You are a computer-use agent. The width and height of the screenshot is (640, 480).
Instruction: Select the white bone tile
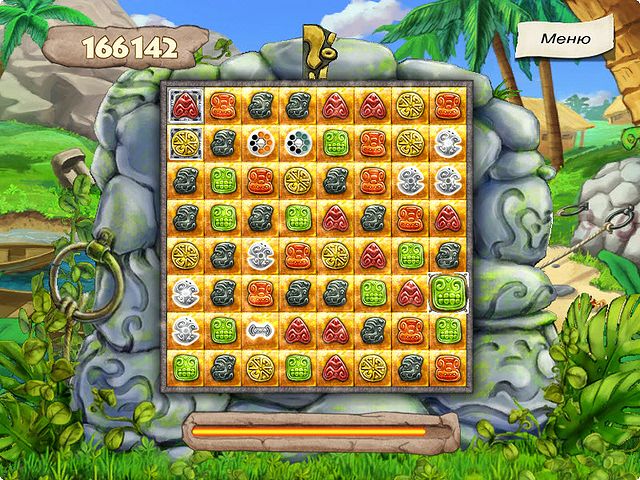tap(260, 329)
